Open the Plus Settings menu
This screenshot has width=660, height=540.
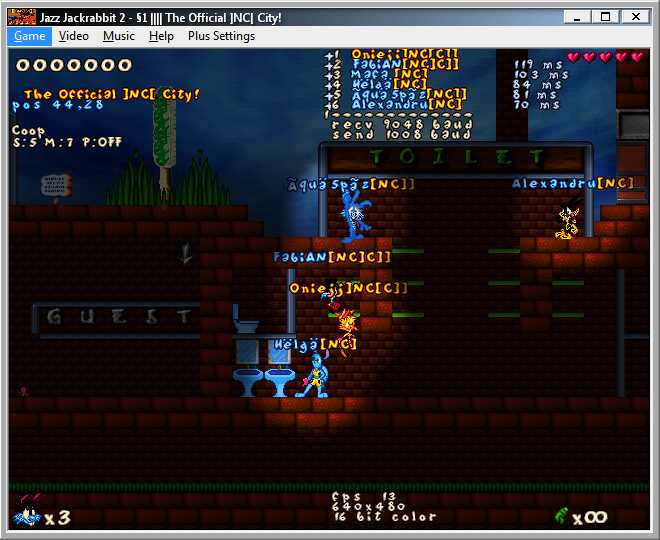[221, 36]
